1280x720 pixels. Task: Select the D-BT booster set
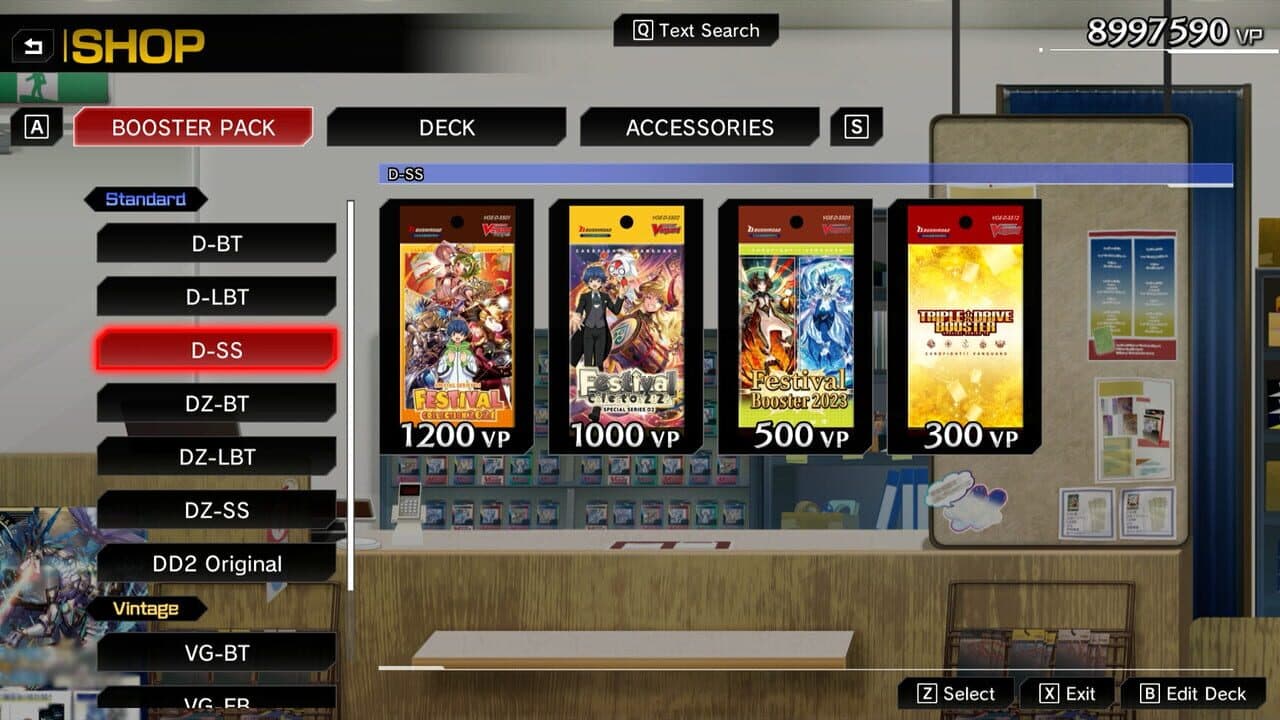(x=215, y=243)
